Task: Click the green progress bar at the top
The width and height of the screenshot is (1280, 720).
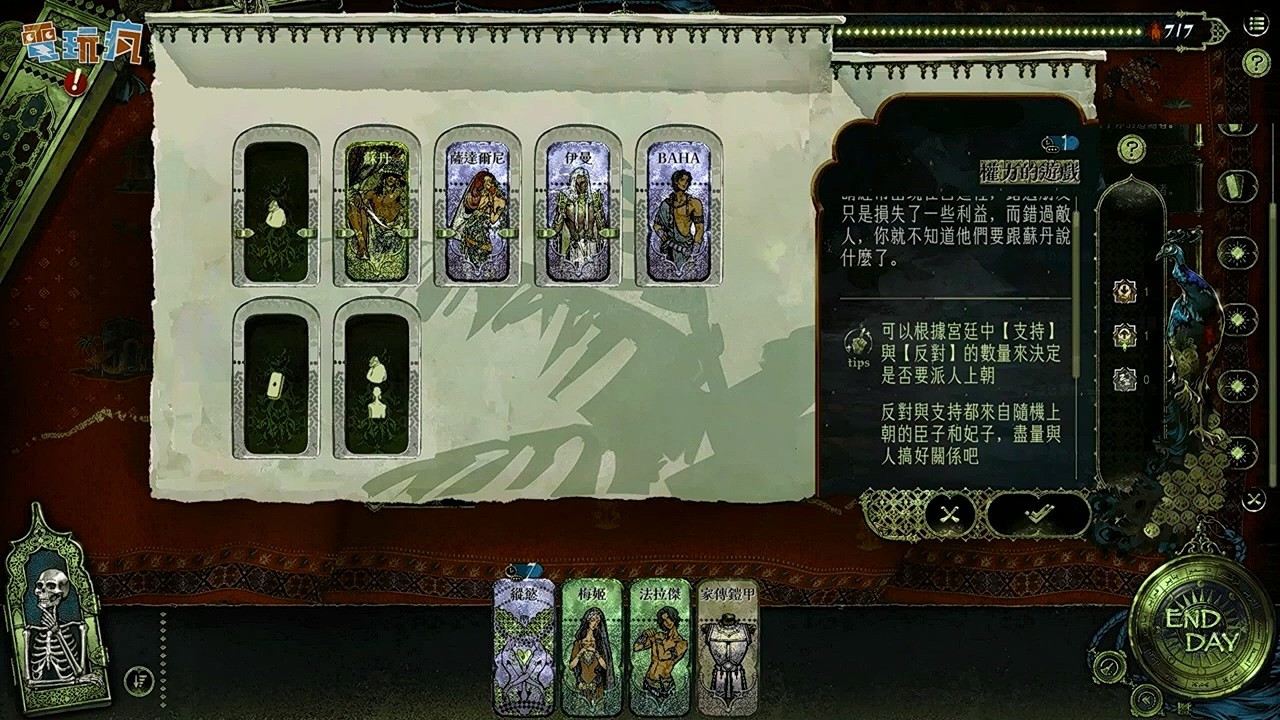Action: point(990,31)
